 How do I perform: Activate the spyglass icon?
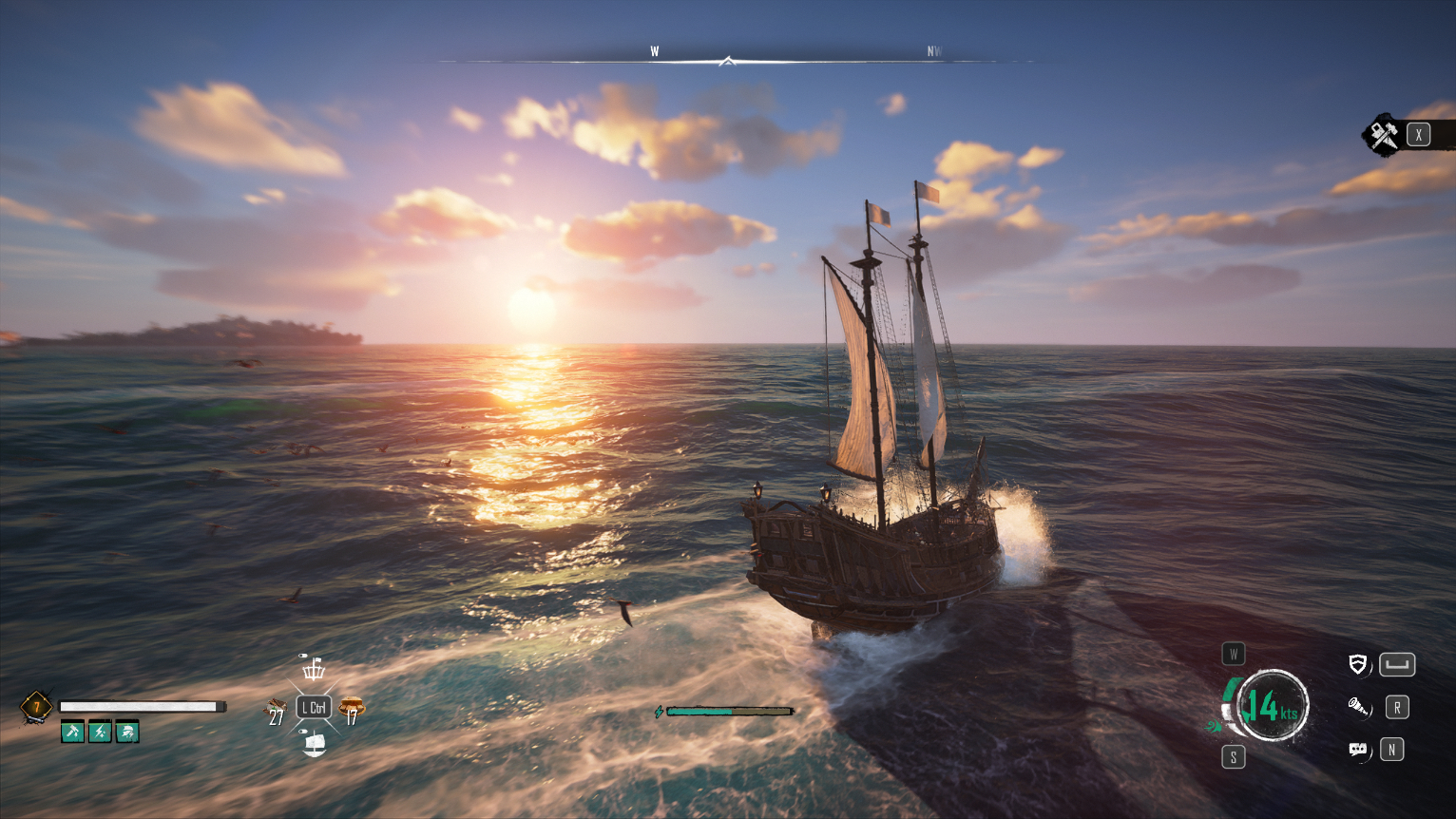1358,707
